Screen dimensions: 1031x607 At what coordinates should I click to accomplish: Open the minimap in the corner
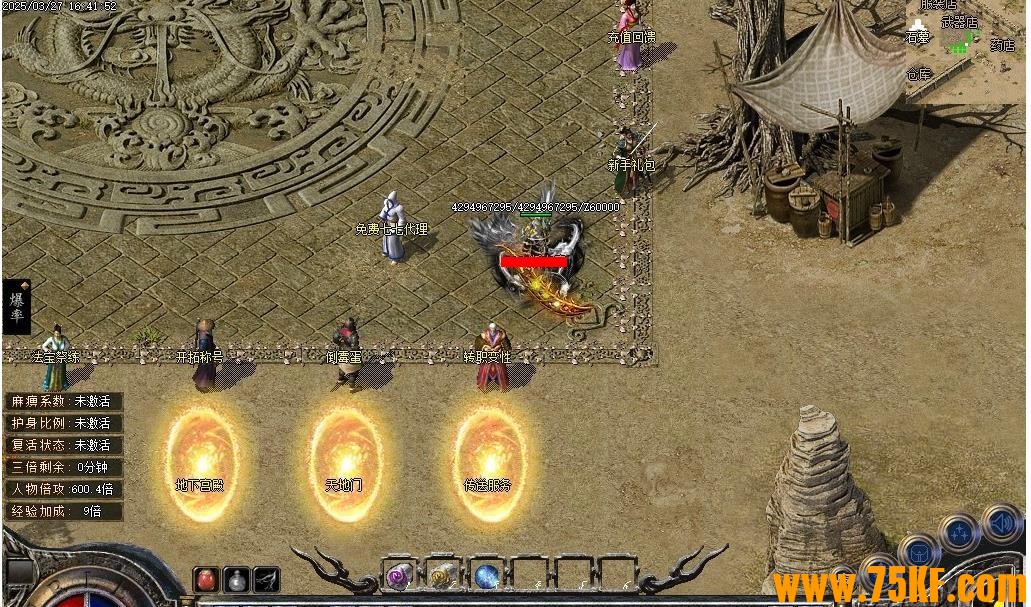965,40
